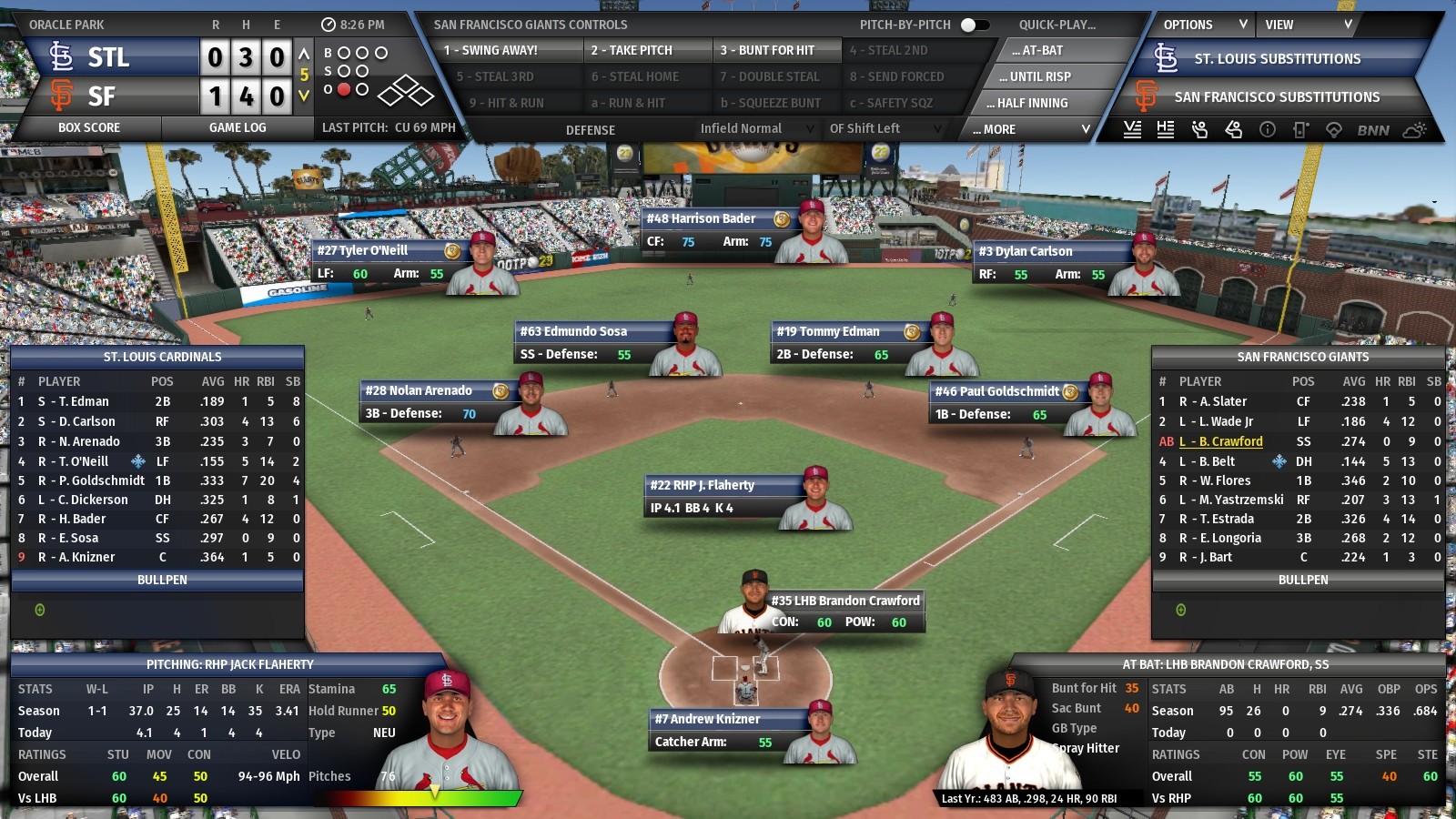This screenshot has height=819, width=1456.
Task: Open the visiting team lineup icon
Action: (x=1133, y=130)
